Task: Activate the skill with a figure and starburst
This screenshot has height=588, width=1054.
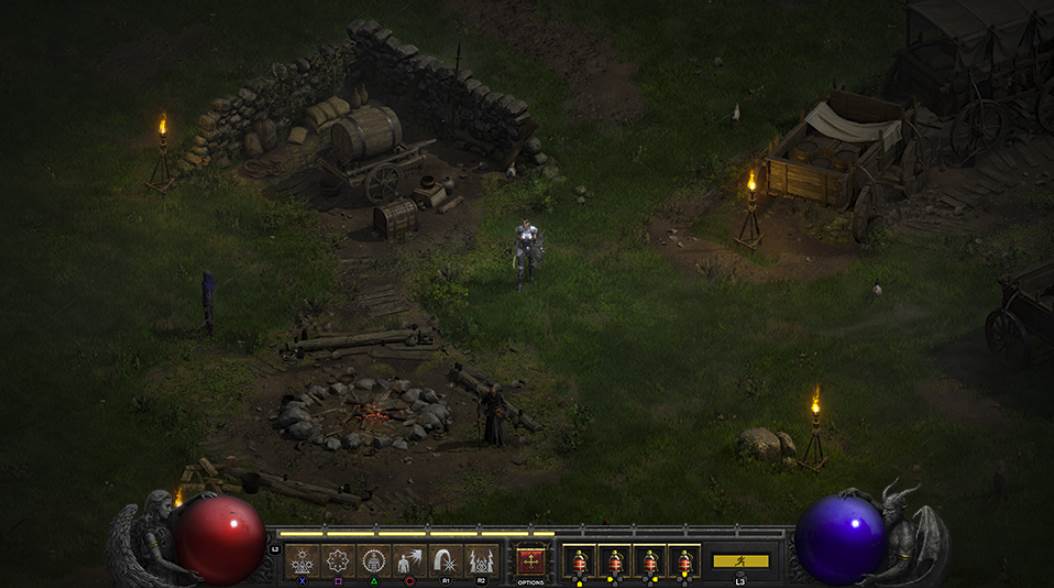Action: [409, 561]
